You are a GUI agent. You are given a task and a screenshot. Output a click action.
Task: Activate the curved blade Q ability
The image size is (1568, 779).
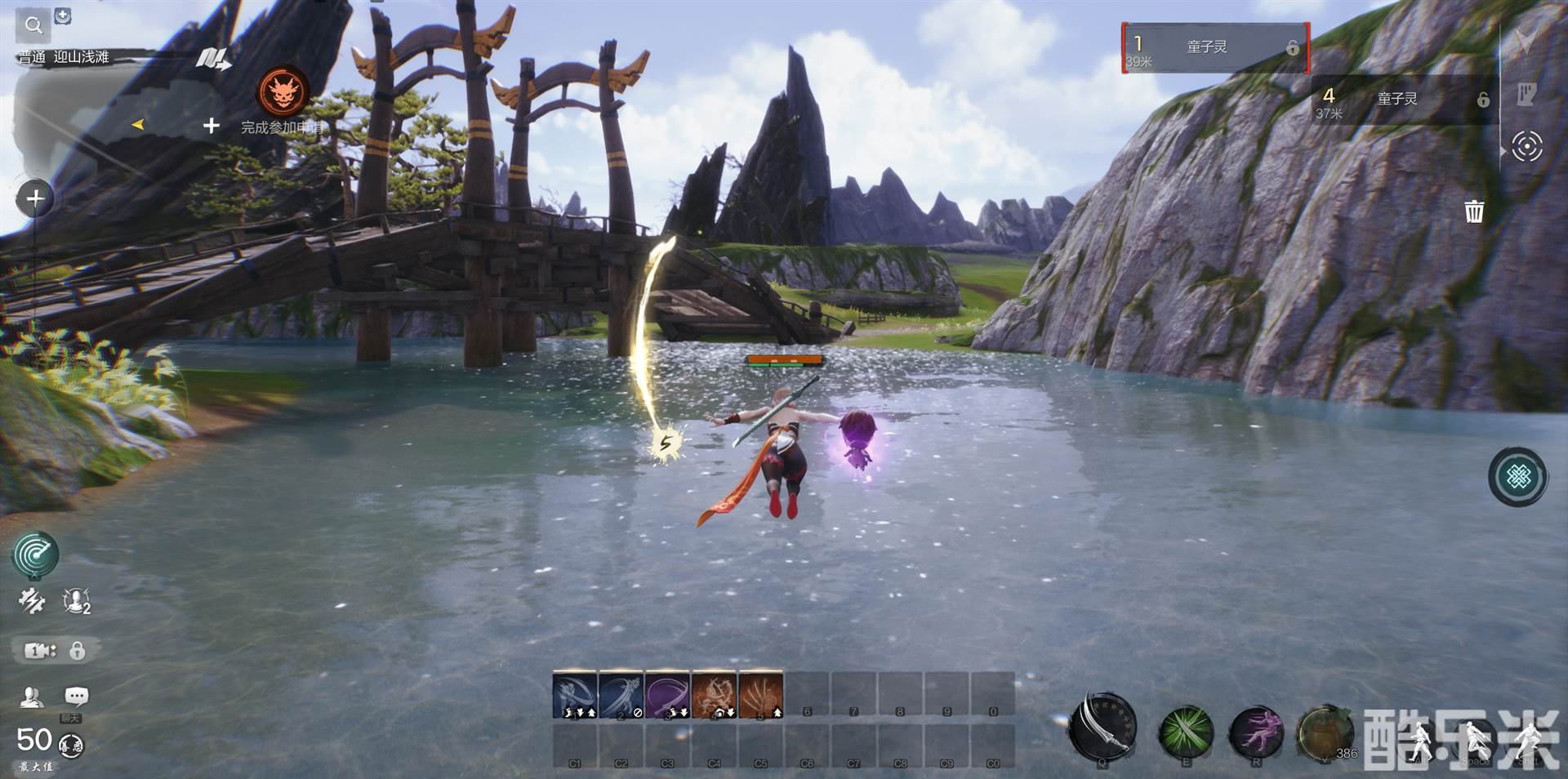tap(1102, 726)
